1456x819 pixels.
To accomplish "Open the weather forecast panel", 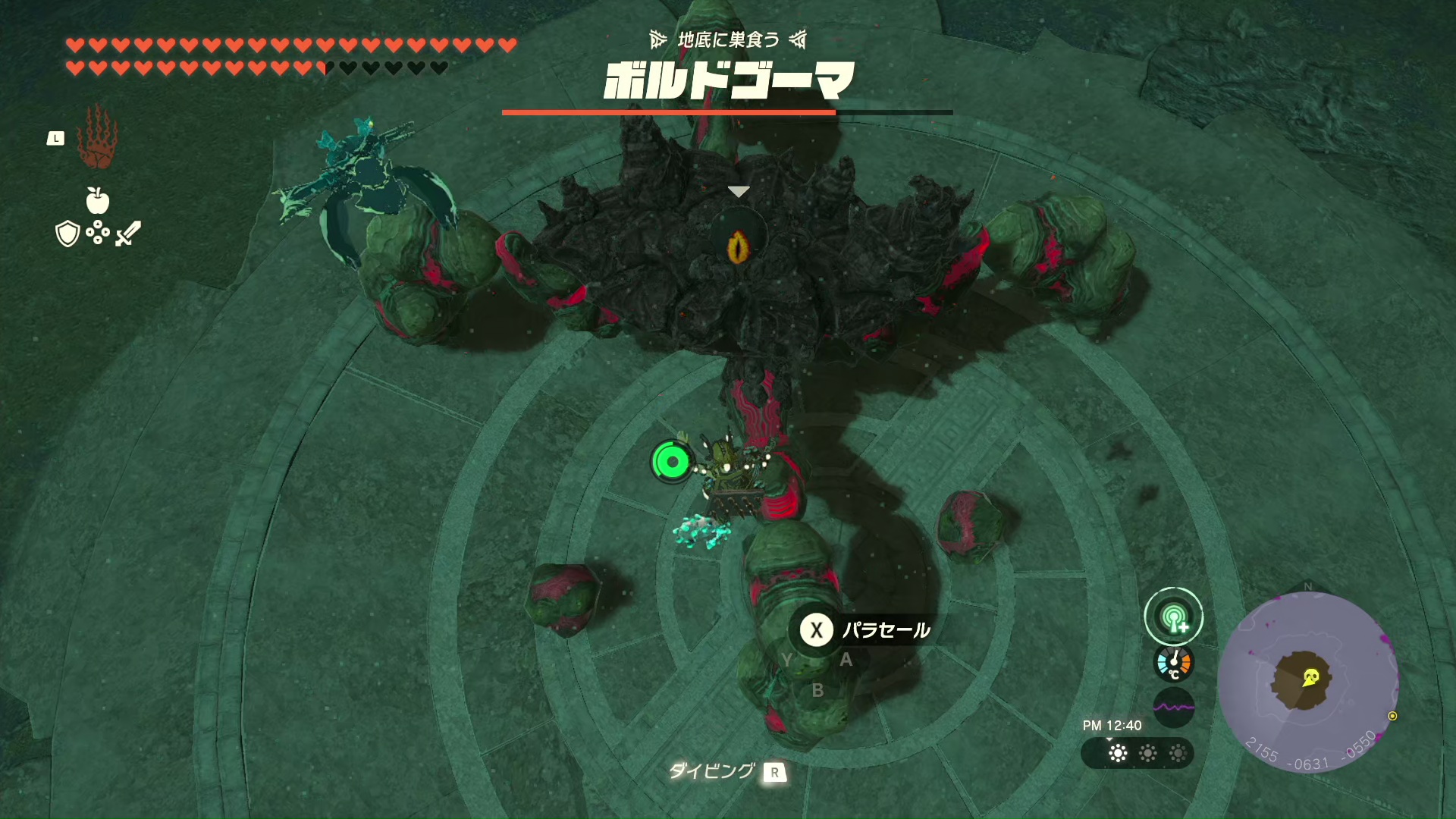I will pos(1137,753).
